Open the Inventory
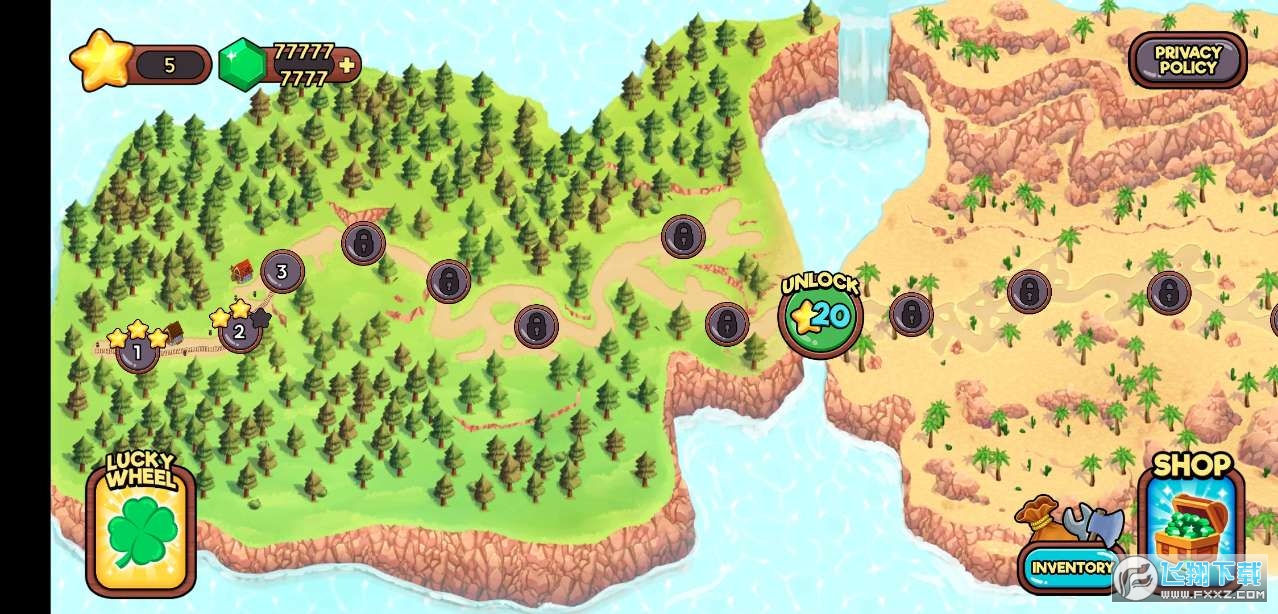The width and height of the screenshot is (1278, 614). tap(1071, 567)
